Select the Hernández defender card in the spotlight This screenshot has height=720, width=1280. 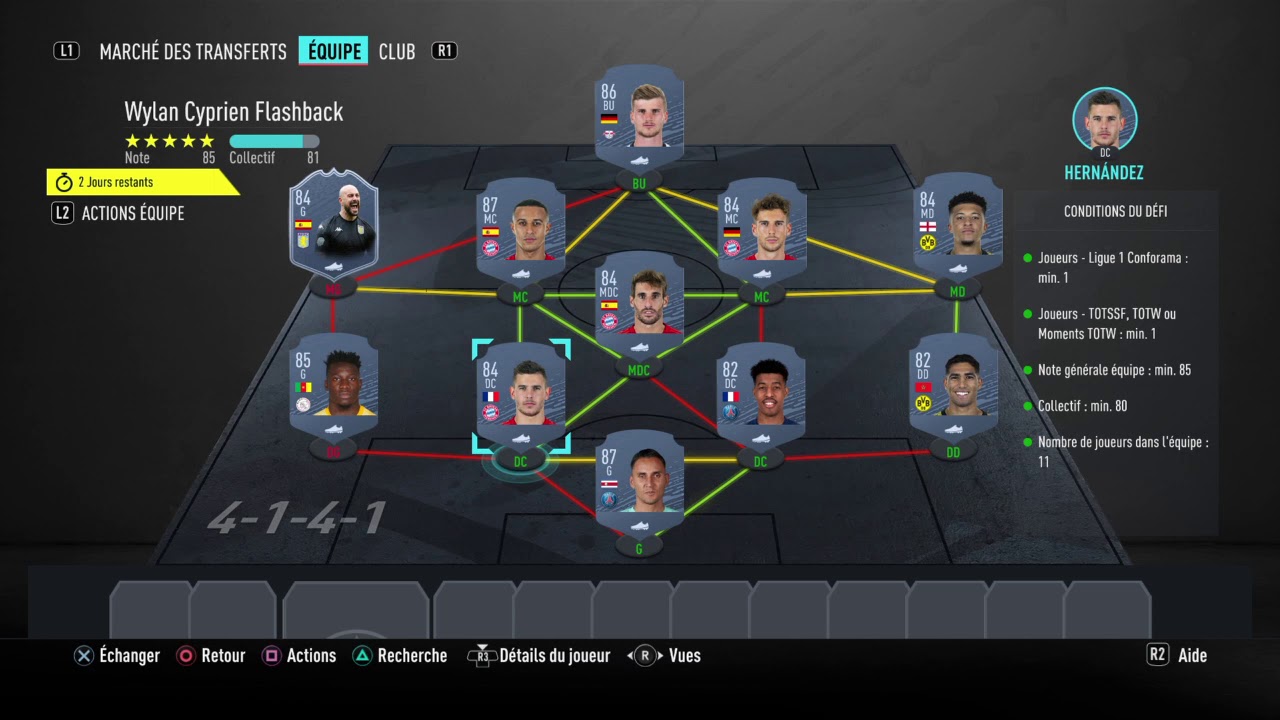[x=521, y=392]
